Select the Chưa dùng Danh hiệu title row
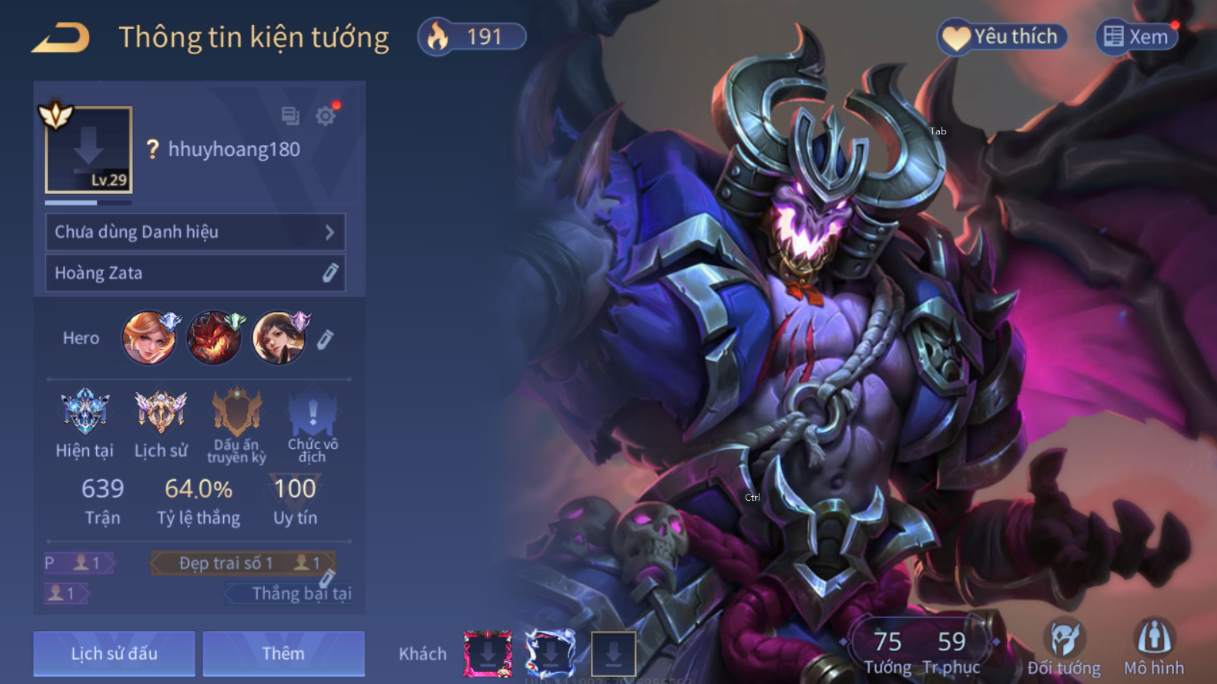 (x=195, y=232)
